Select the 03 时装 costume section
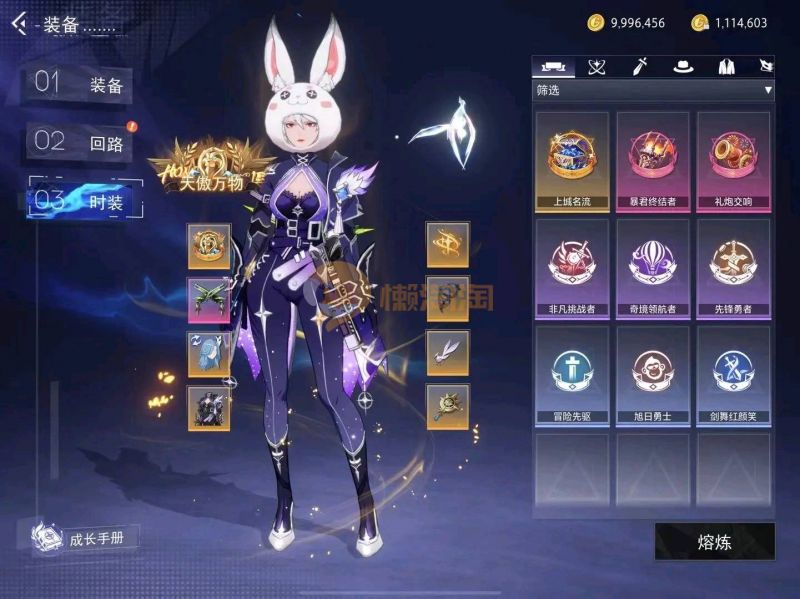The height and width of the screenshot is (599, 800). 85,199
